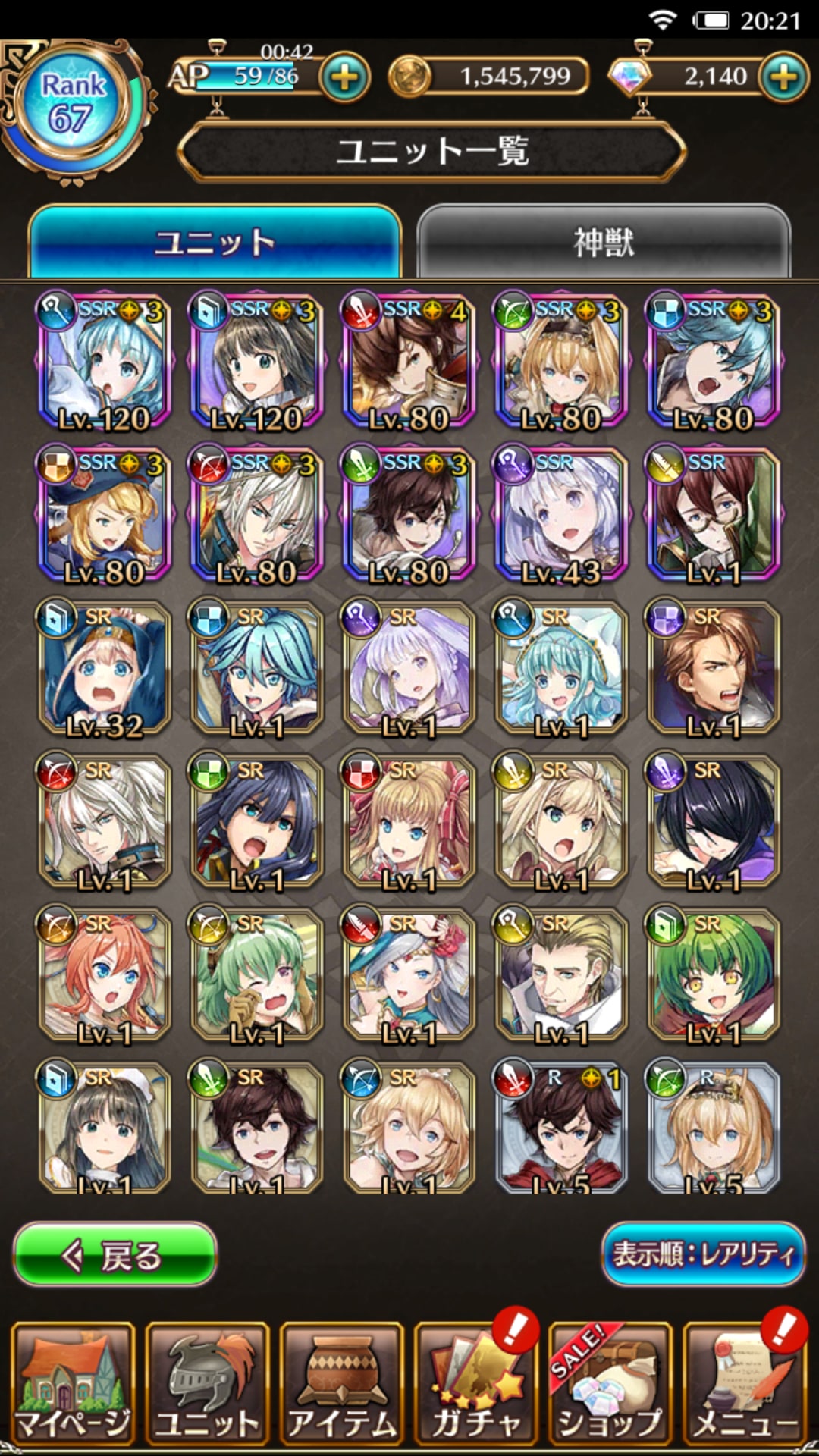Select the R Lv.5 red-cloaked swordsman

point(561,1128)
